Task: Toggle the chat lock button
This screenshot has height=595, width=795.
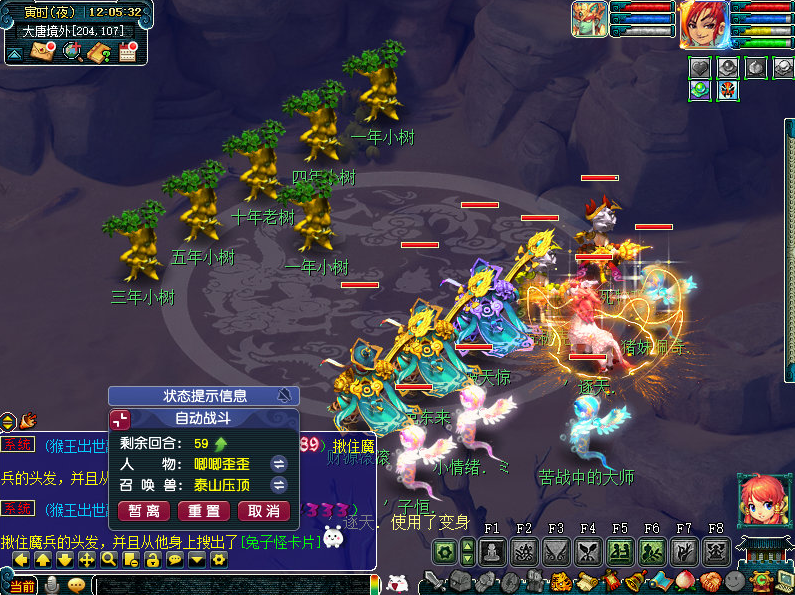Action: pos(152,560)
